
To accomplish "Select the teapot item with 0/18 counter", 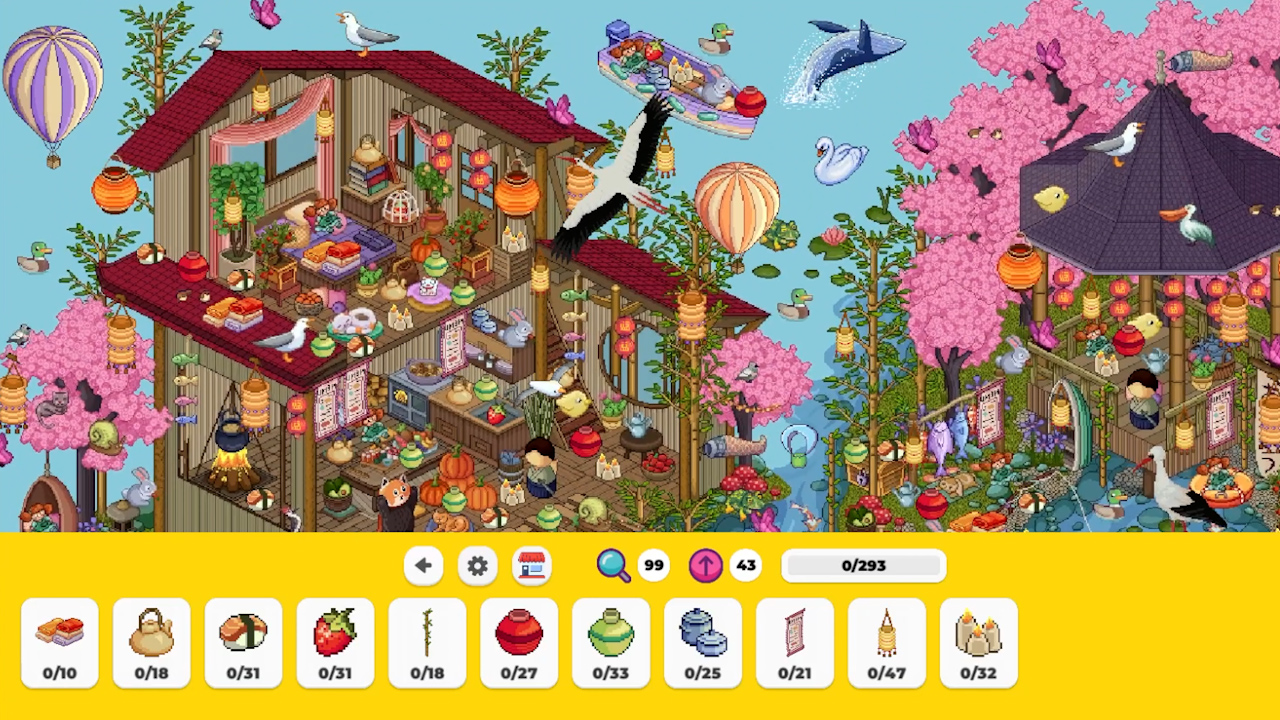I will (151, 640).
